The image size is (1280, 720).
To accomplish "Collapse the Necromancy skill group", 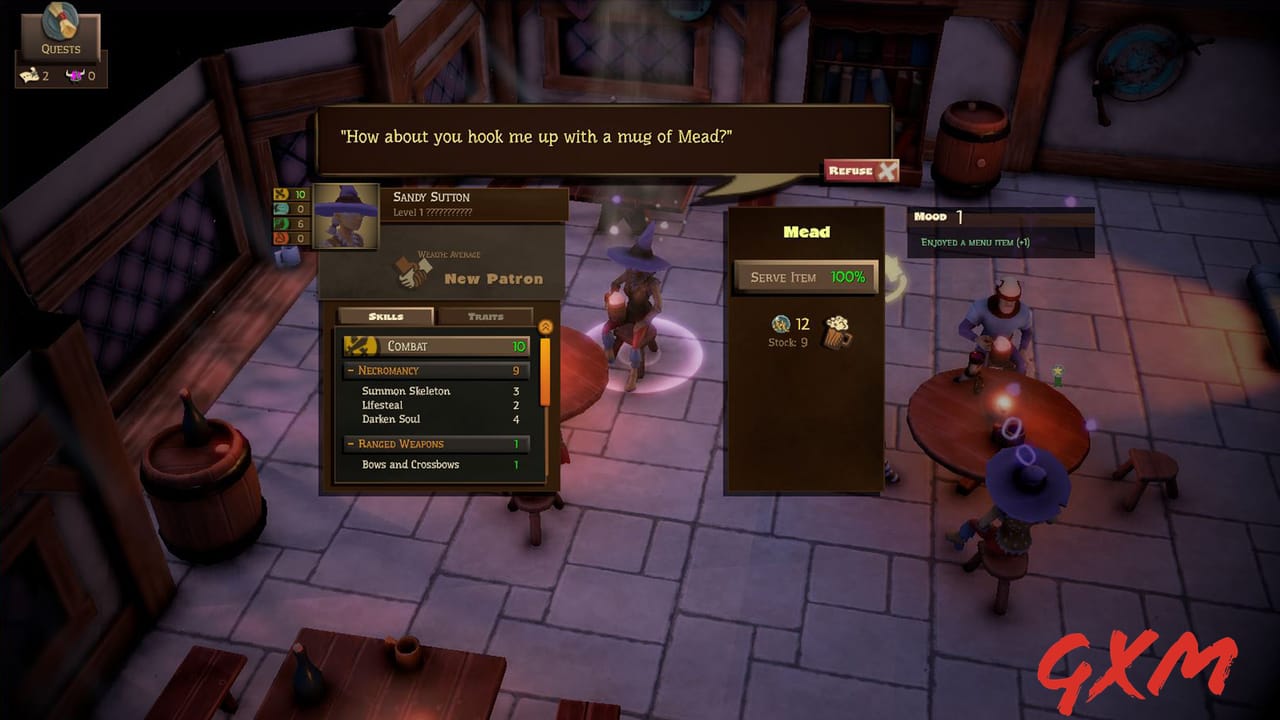I will click(x=348, y=370).
